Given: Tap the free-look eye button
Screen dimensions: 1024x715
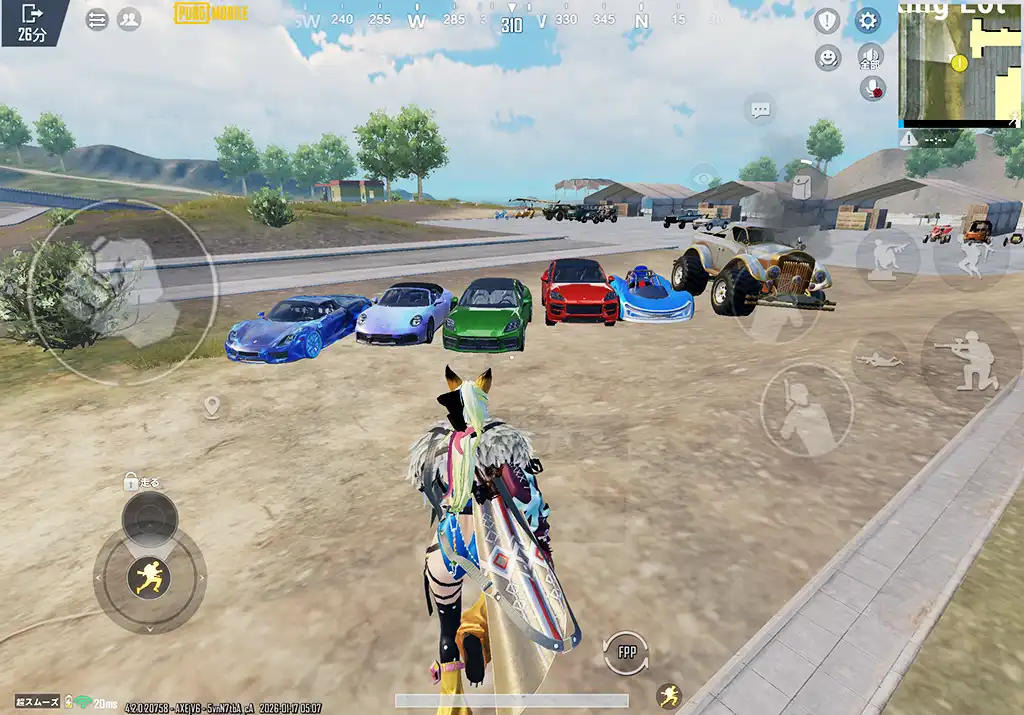Looking at the screenshot, I should pyautogui.click(x=704, y=179).
